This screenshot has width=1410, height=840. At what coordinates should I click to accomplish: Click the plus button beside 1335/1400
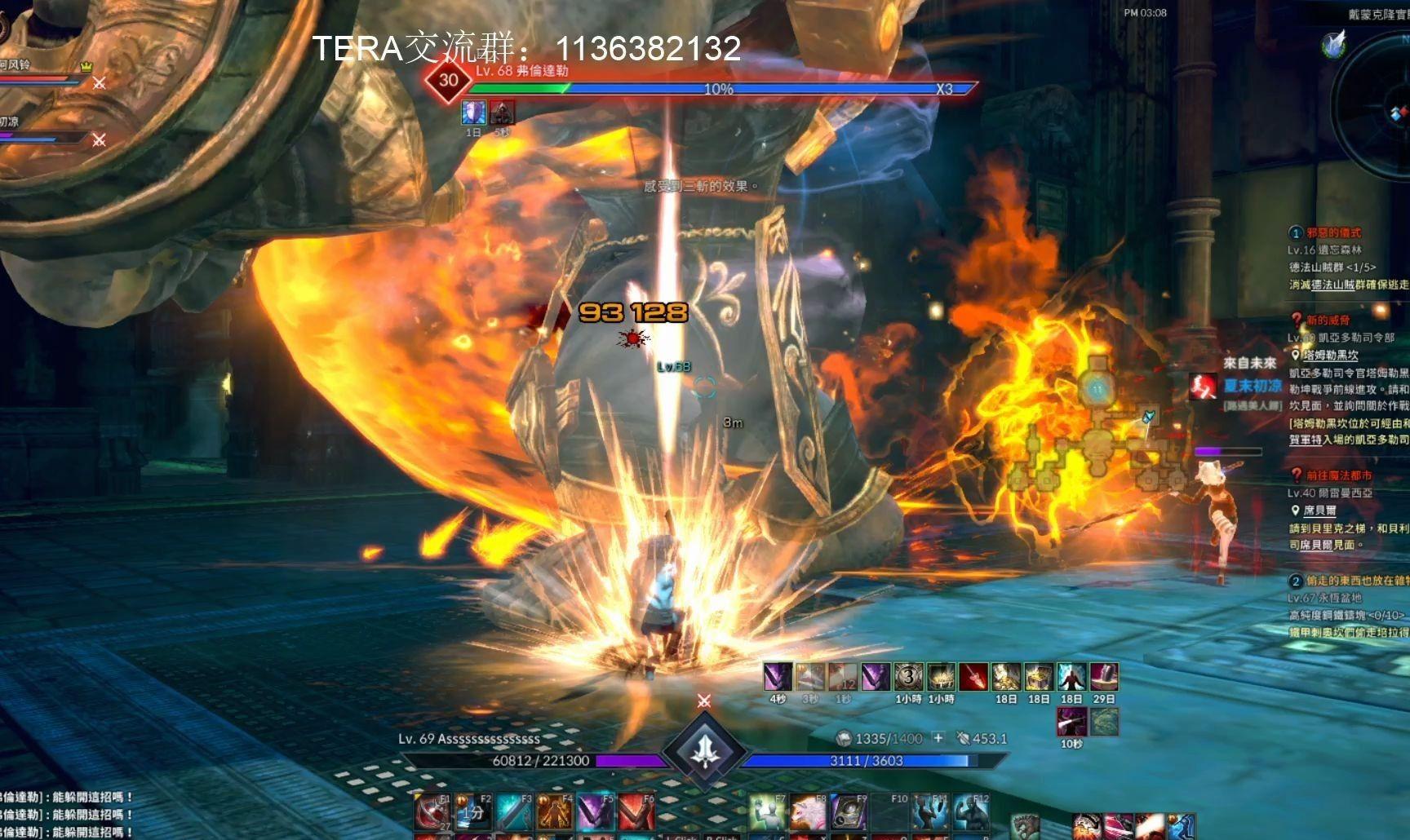(938, 738)
